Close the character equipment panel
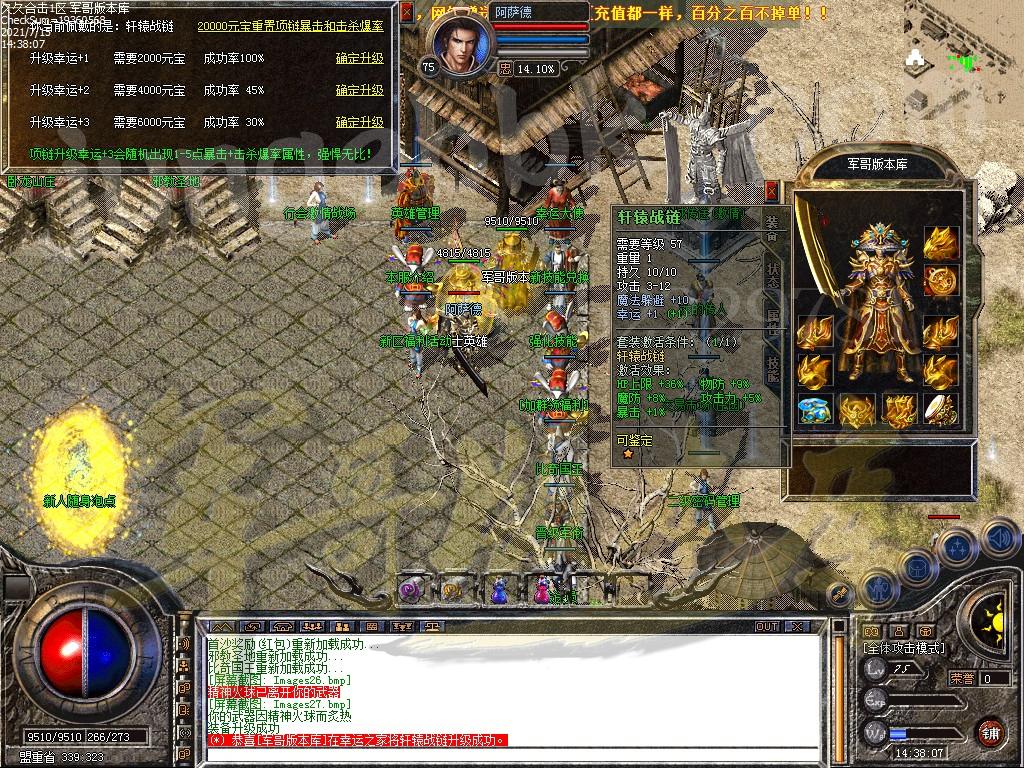This screenshot has height=768, width=1024. coord(771,190)
